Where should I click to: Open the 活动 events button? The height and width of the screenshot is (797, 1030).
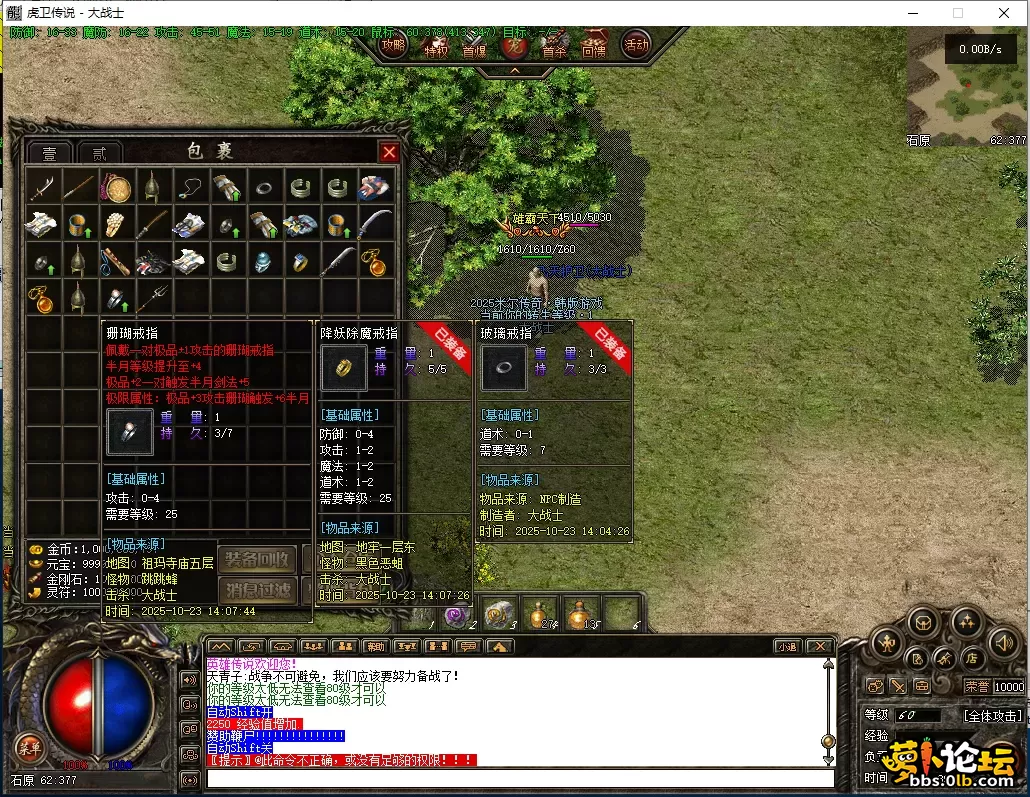pyautogui.click(x=636, y=45)
